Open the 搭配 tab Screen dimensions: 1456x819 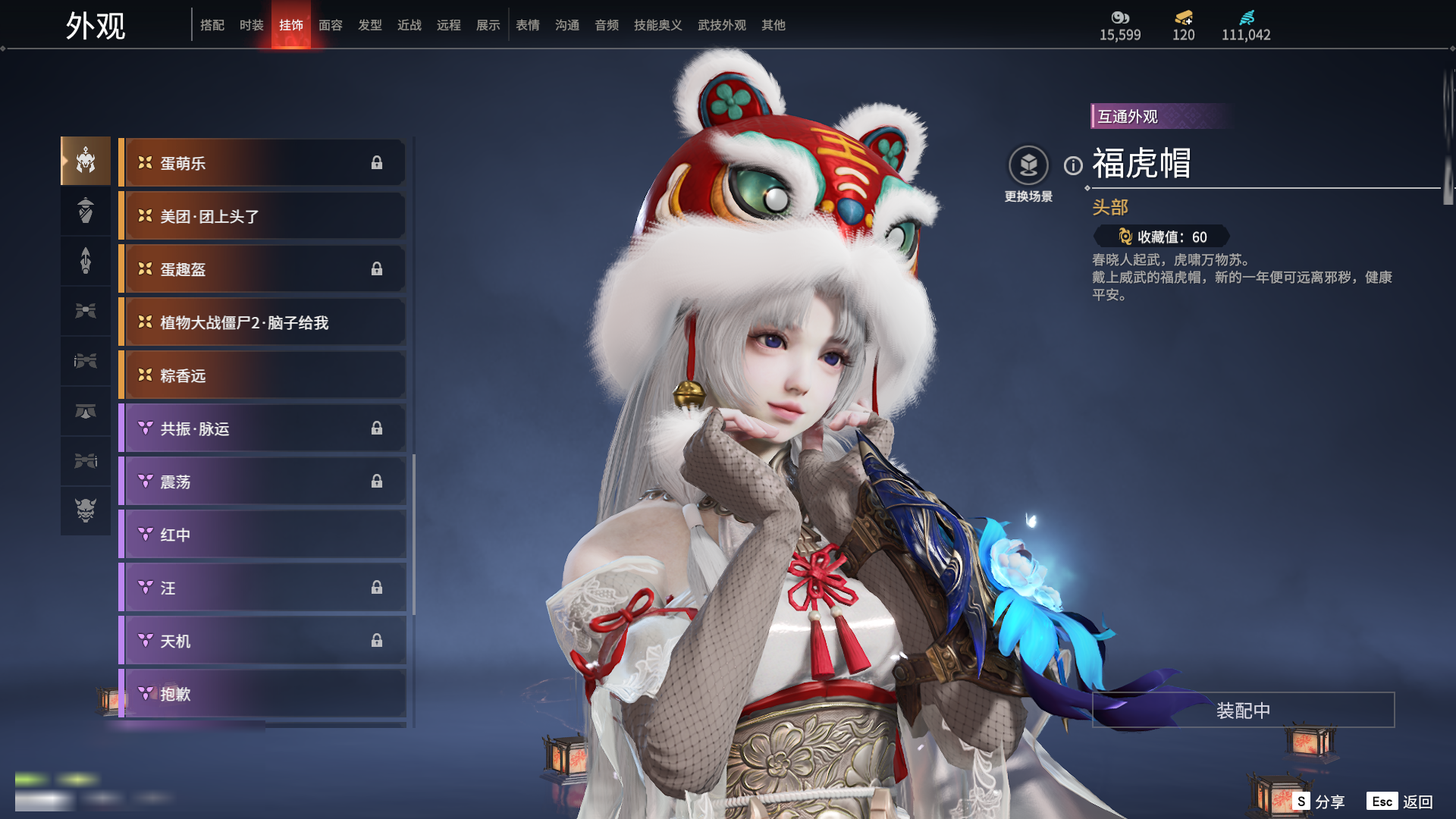212,25
